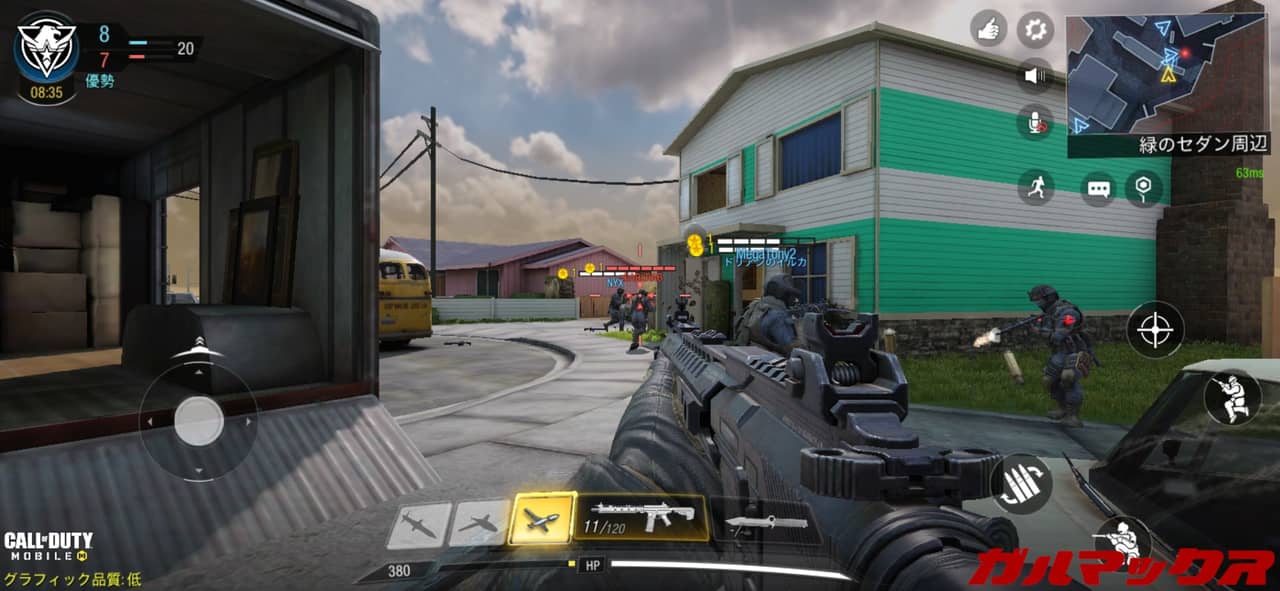Screen dimensions: 1280x591
Task: Activate the highlighted yellow scorestreak slot
Action: coord(542,519)
